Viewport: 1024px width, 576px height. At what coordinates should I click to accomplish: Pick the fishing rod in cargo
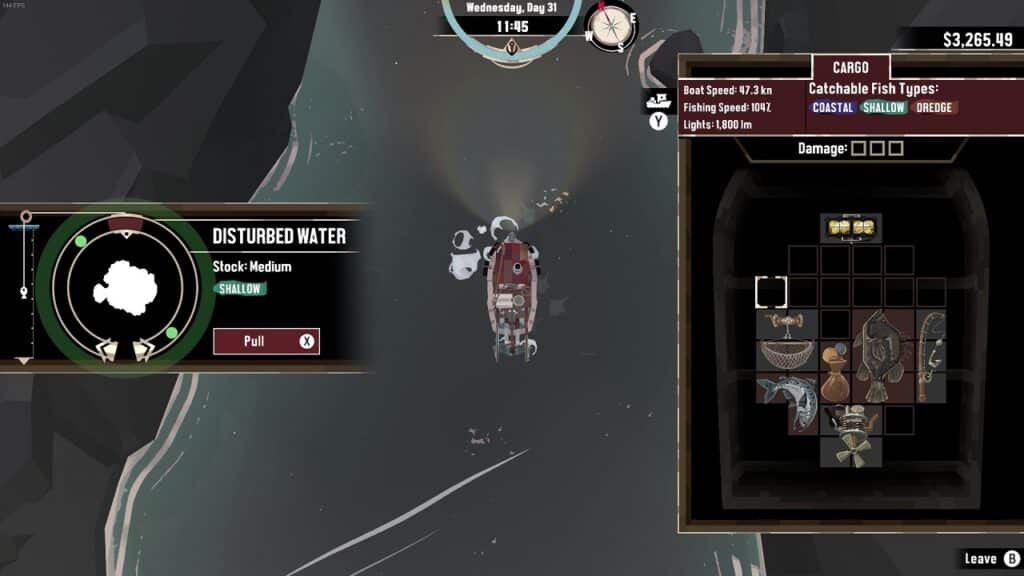931,355
